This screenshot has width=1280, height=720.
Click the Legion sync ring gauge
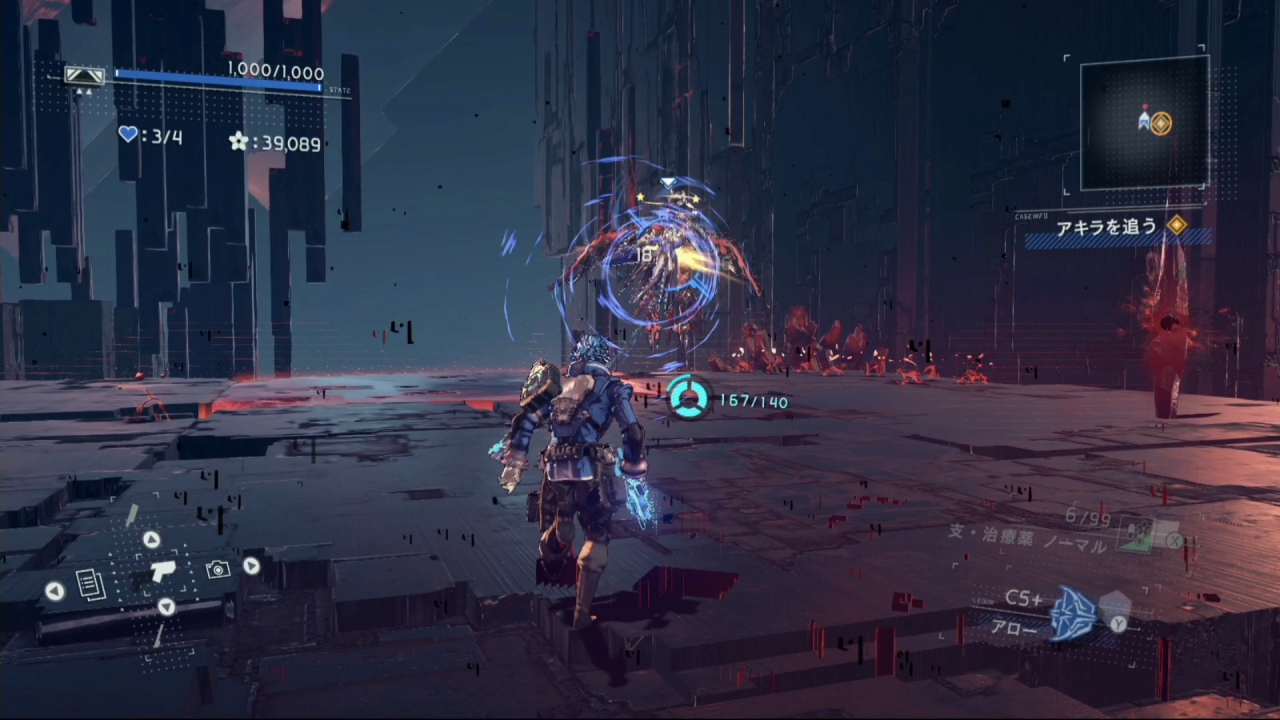click(x=689, y=397)
